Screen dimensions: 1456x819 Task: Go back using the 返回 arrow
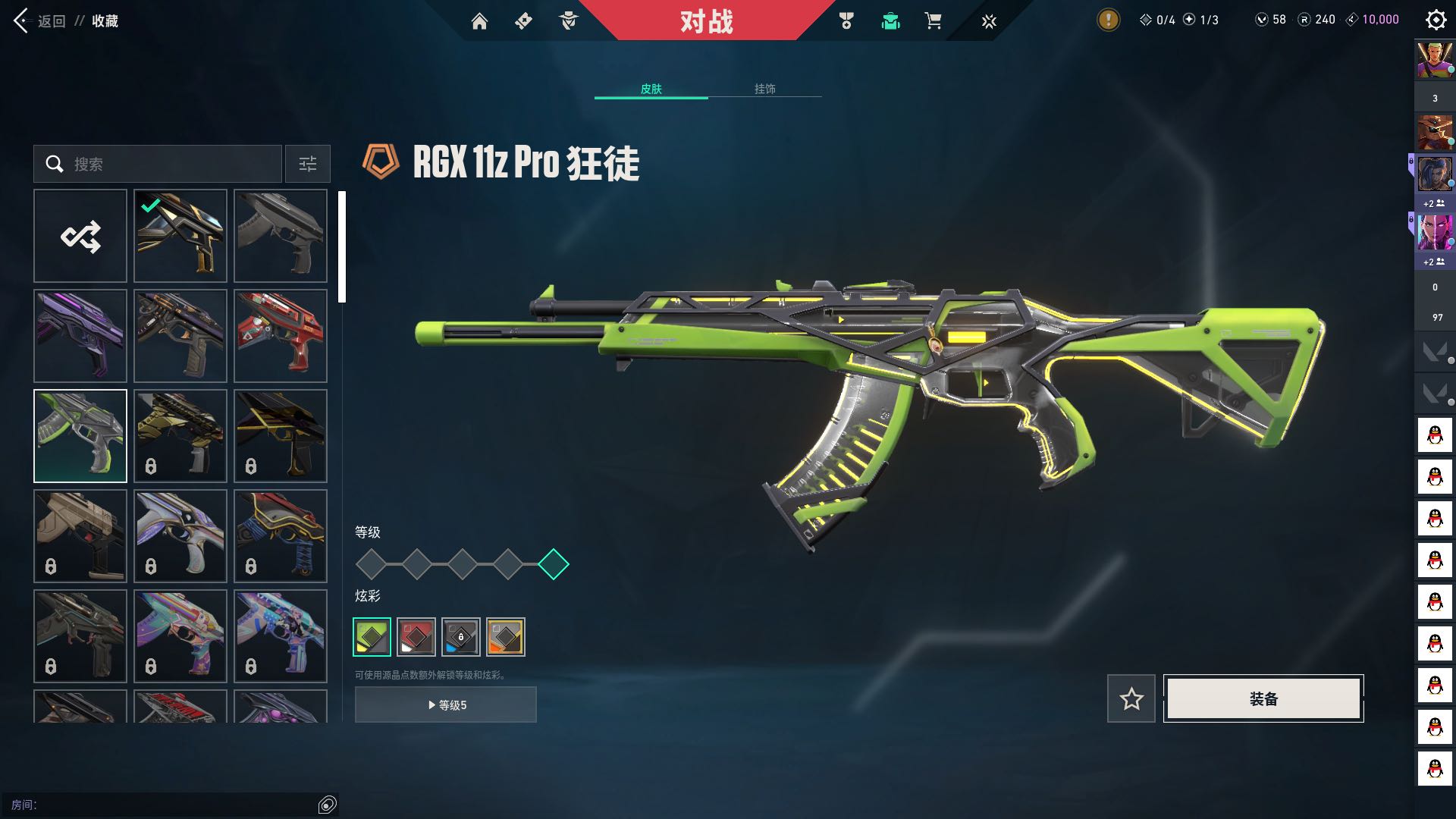pyautogui.click(x=23, y=20)
